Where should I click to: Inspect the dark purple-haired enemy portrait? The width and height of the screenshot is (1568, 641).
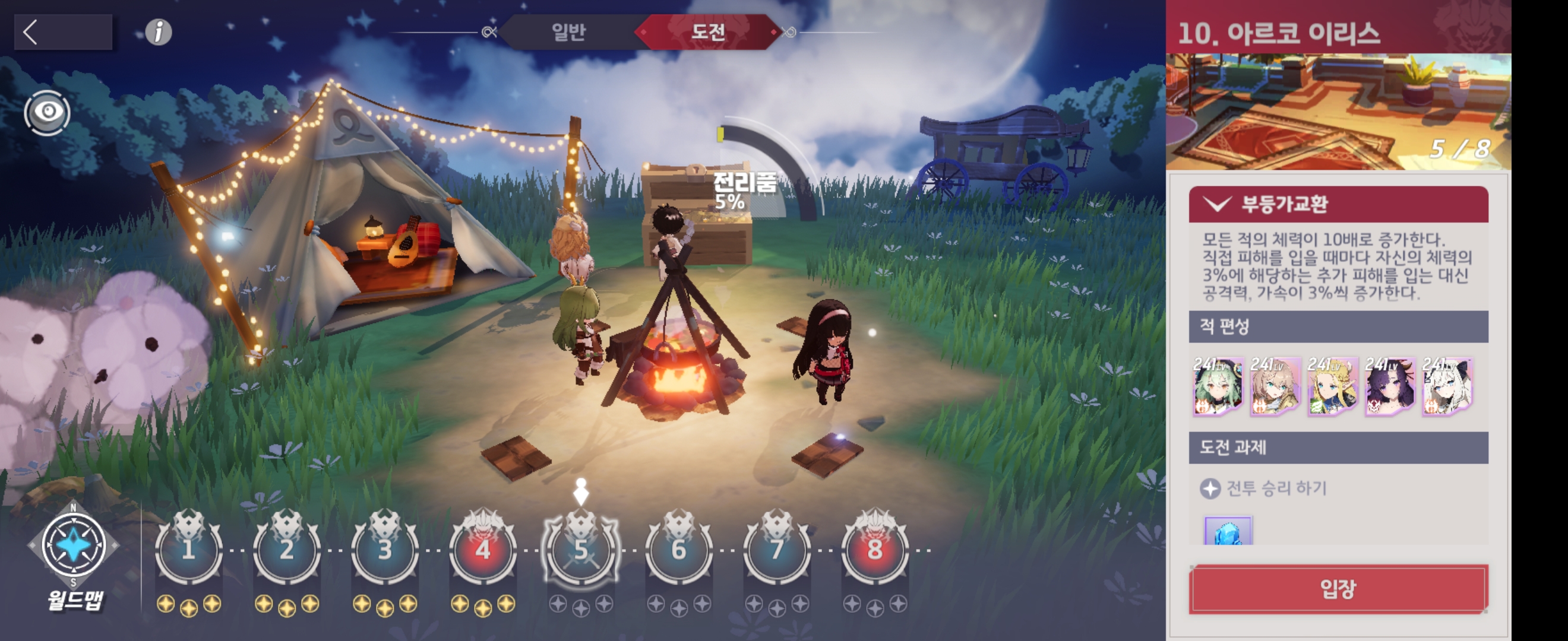pos(1390,386)
